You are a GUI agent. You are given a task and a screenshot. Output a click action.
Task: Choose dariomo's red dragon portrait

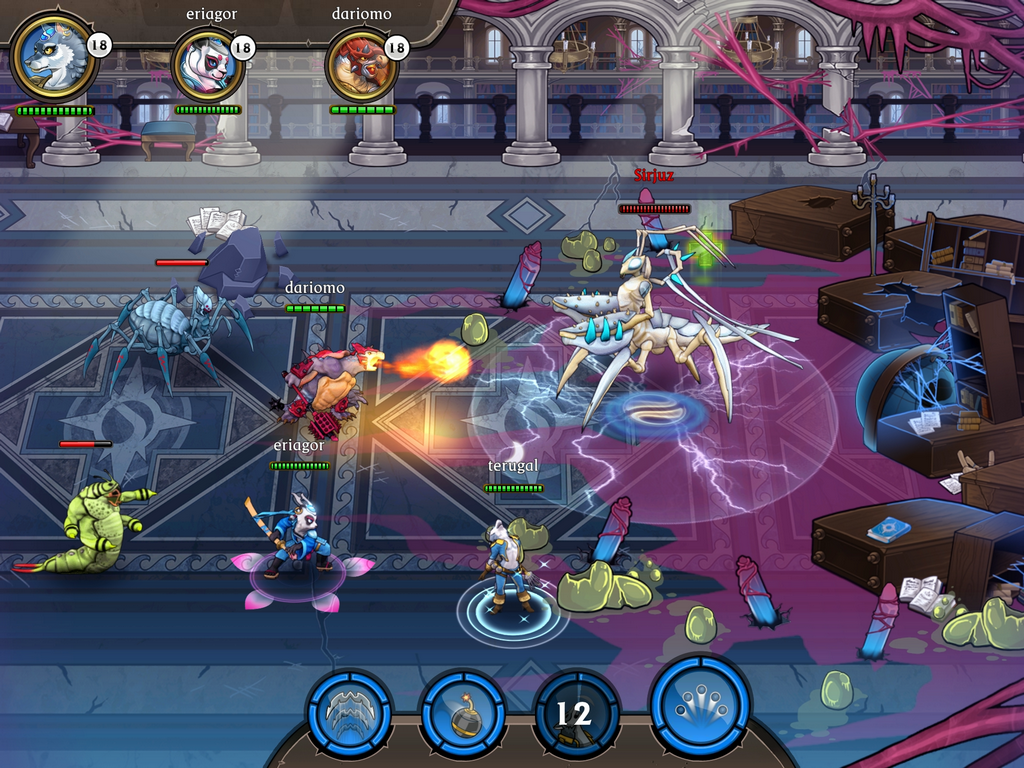362,64
